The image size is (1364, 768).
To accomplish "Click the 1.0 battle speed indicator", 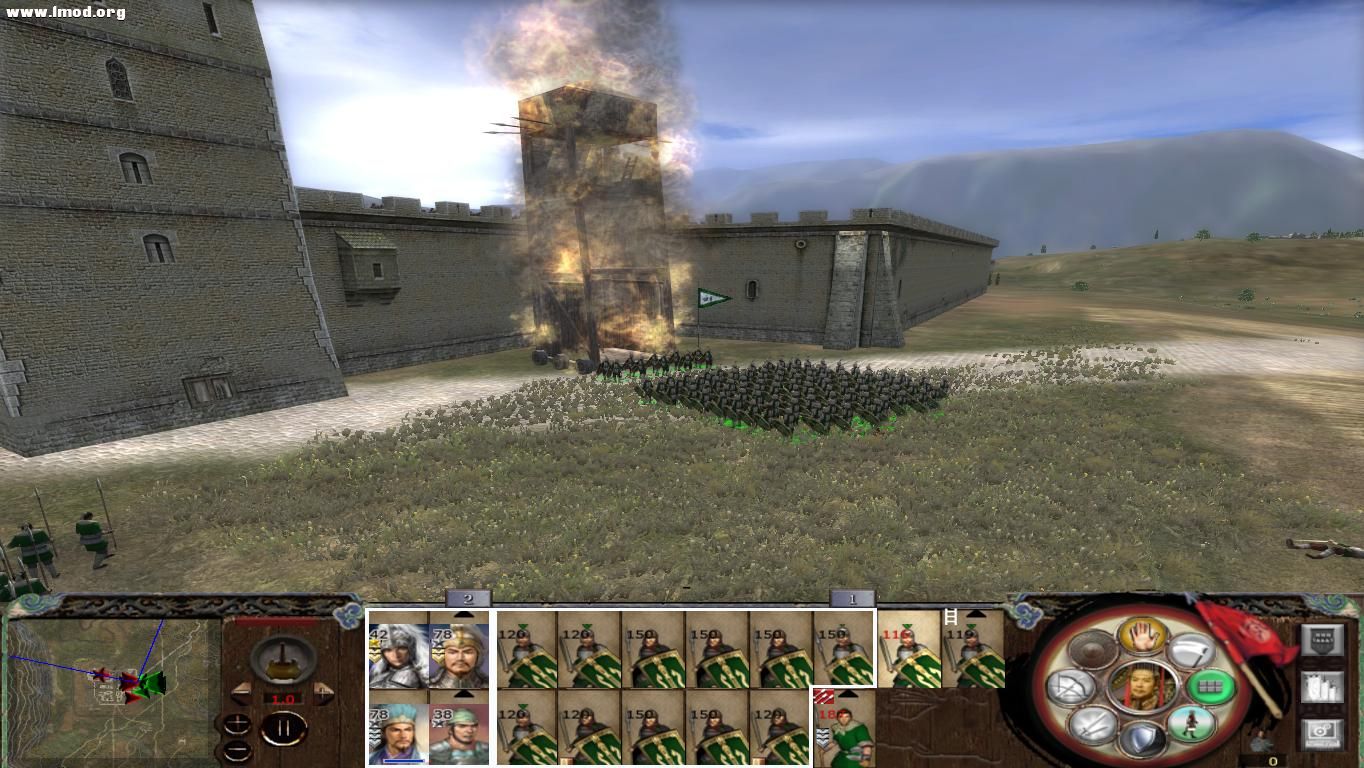I will [x=283, y=698].
